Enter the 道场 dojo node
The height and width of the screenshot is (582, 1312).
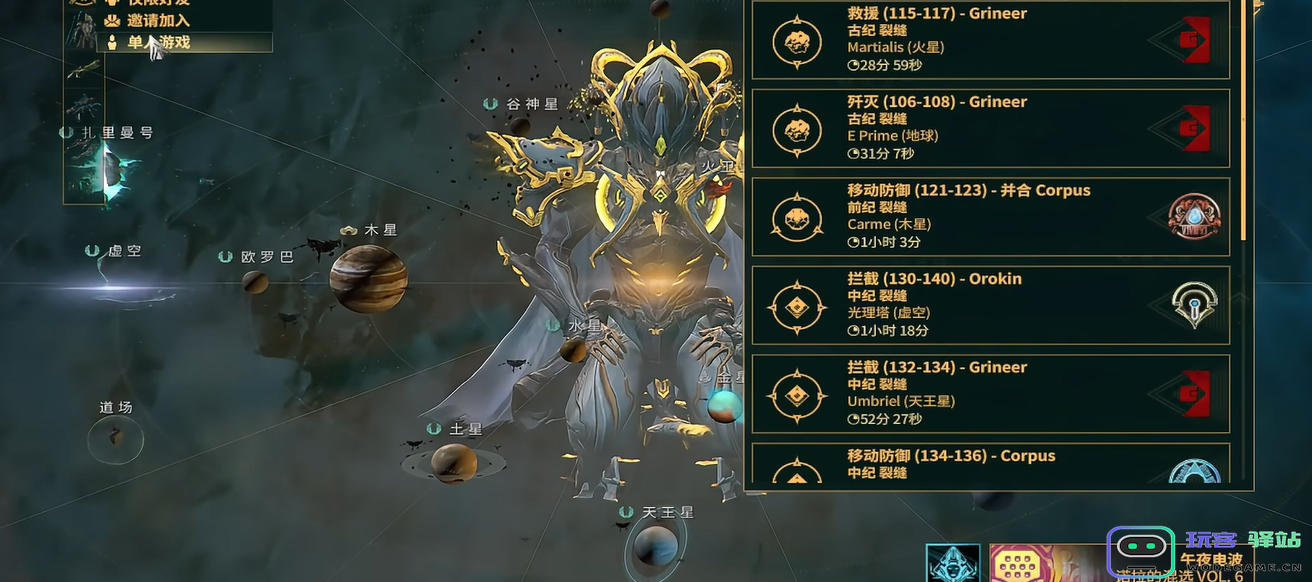coord(115,438)
